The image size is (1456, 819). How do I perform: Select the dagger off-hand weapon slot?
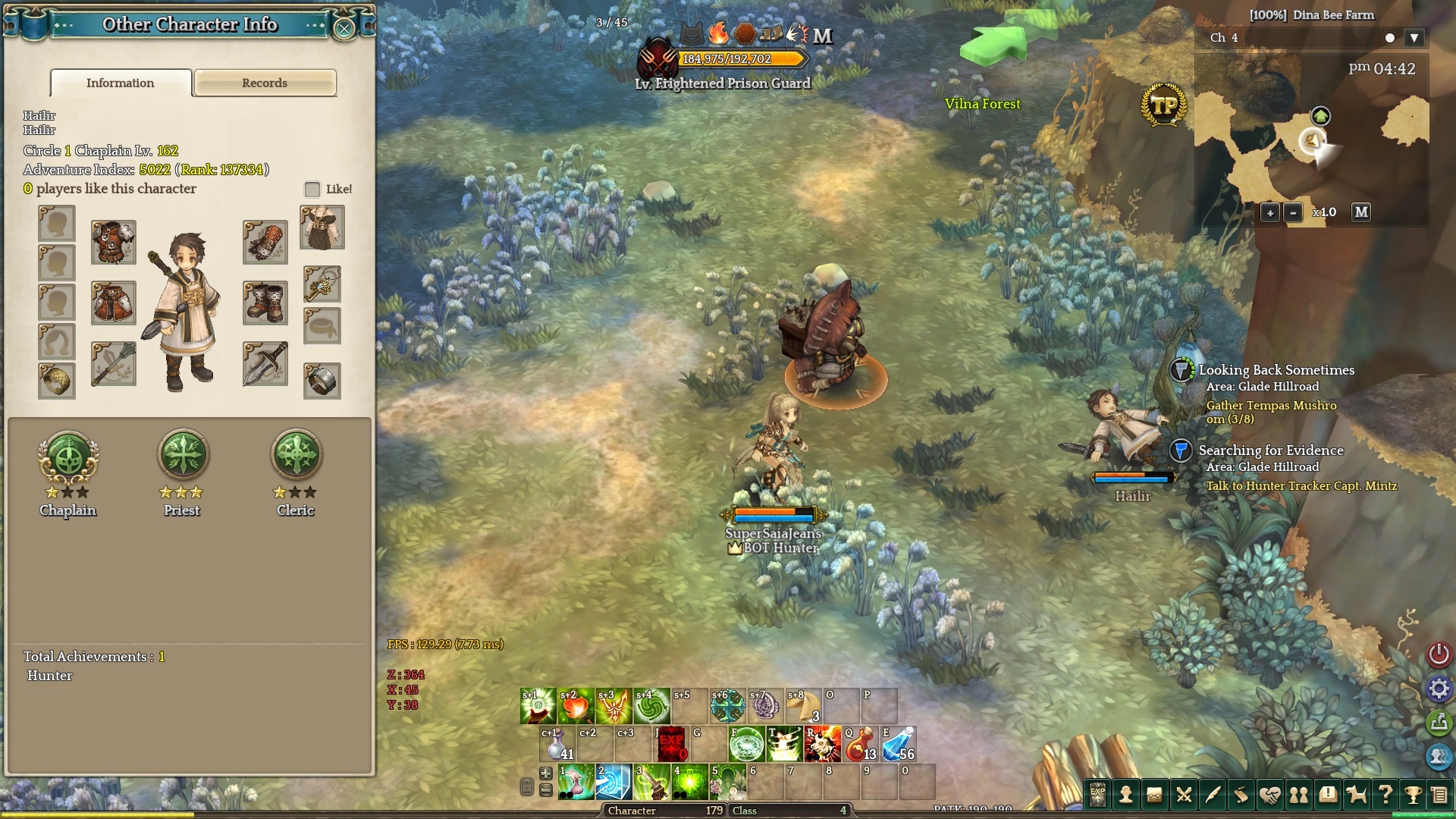[265, 363]
